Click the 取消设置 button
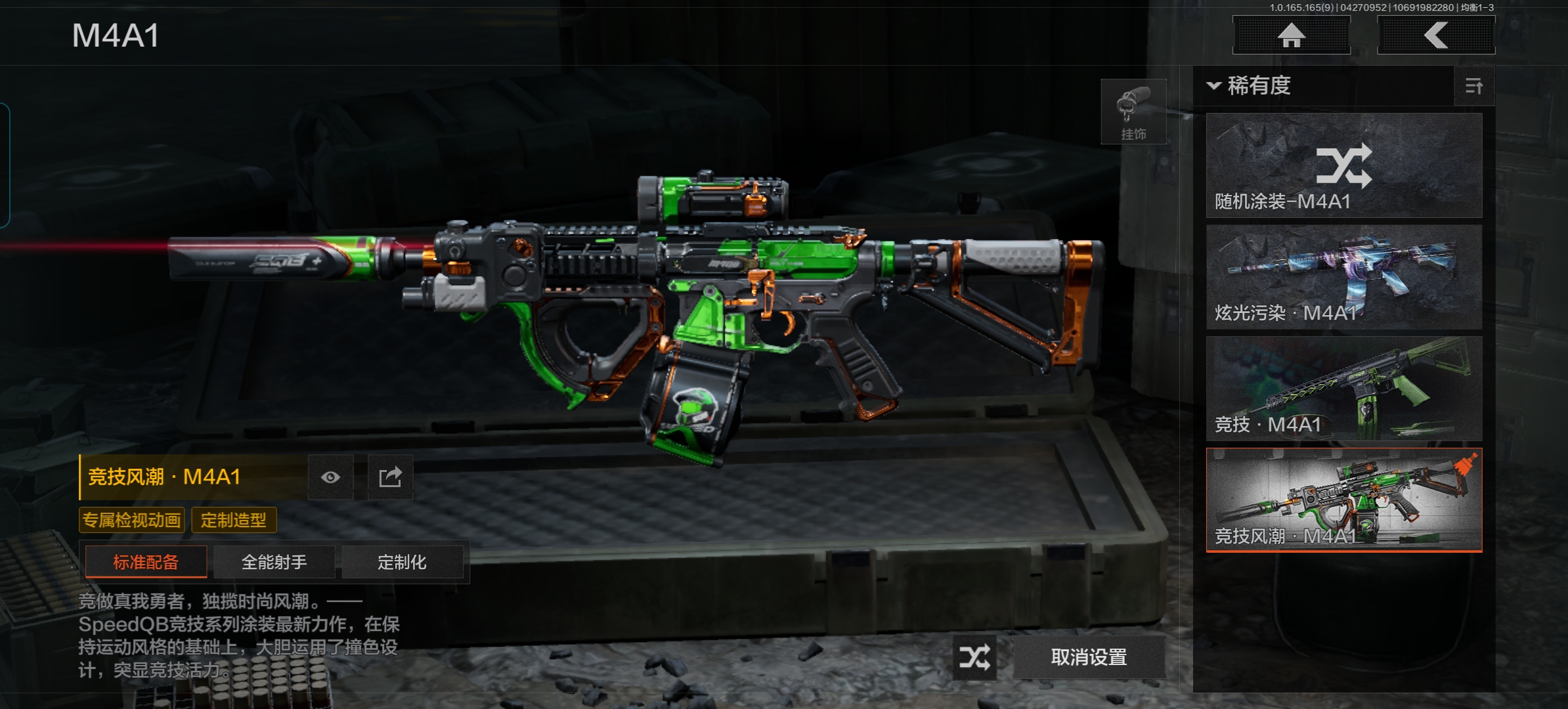Viewport: 1568px width, 709px height. tap(1089, 657)
